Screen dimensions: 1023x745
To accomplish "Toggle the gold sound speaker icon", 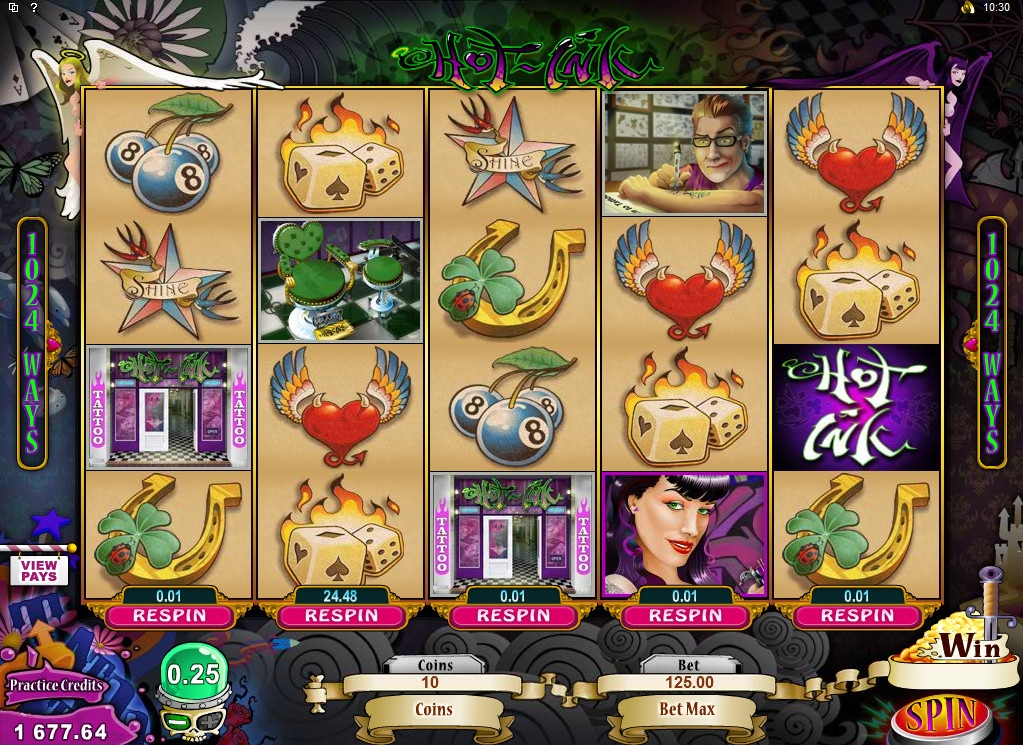I will click(967, 7).
